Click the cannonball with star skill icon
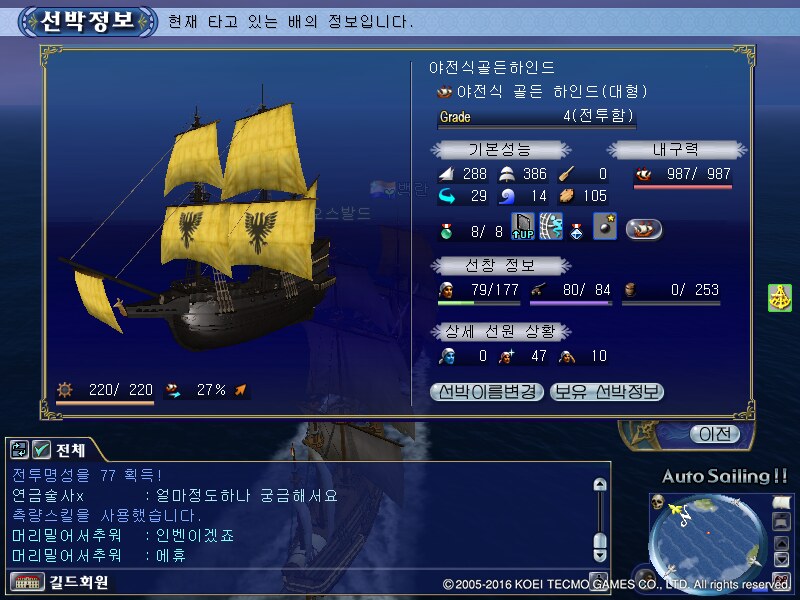 click(x=605, y=228)
